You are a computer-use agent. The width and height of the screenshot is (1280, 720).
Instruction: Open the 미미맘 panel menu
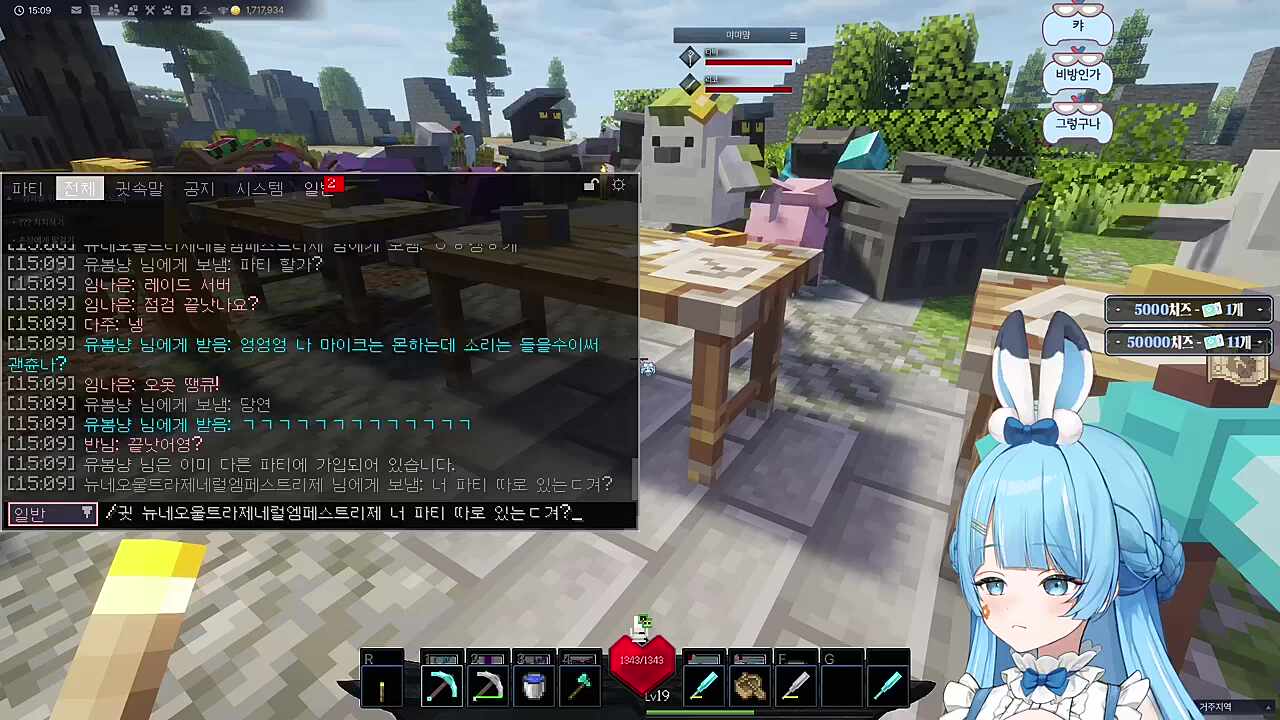click(793, 35)
